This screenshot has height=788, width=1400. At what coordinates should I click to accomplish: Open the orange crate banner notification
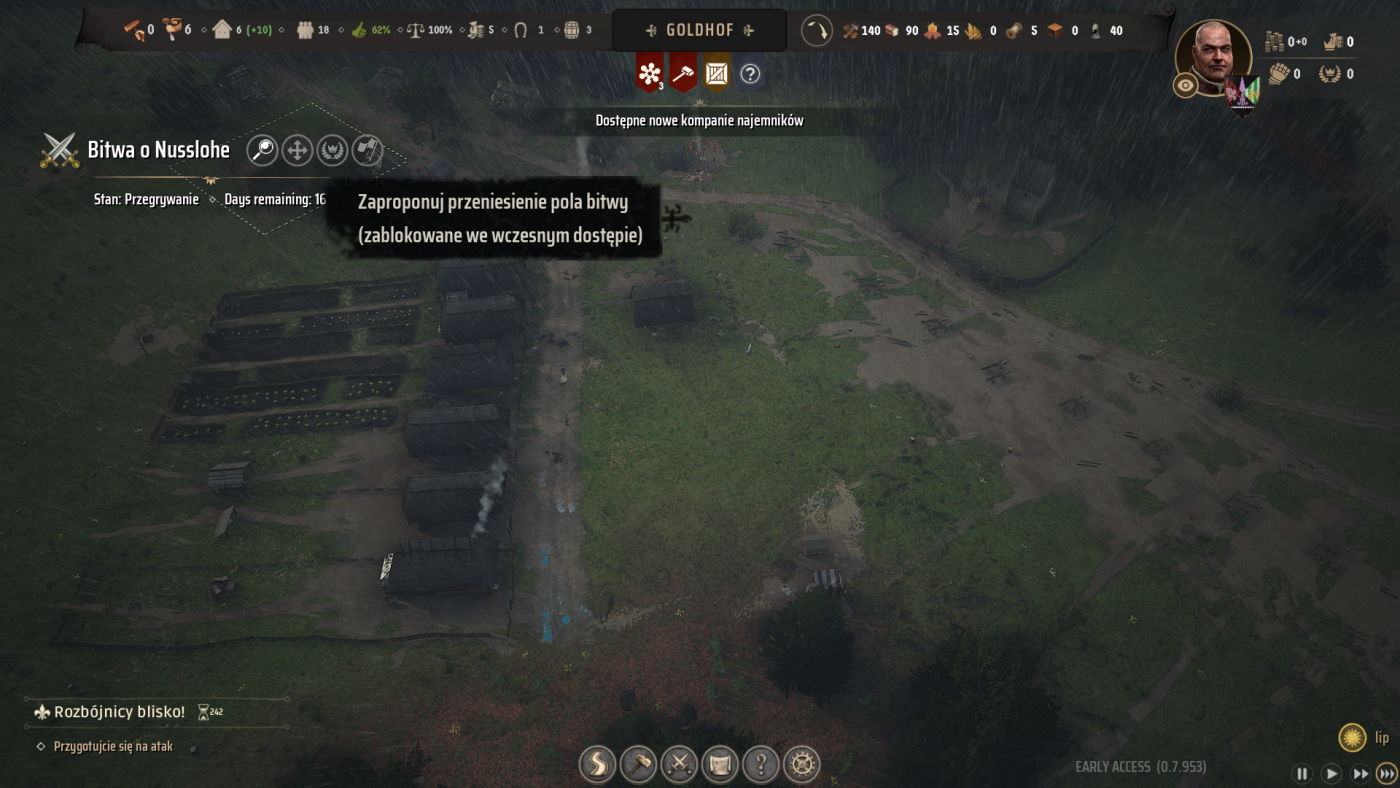[x=717, y=73]
